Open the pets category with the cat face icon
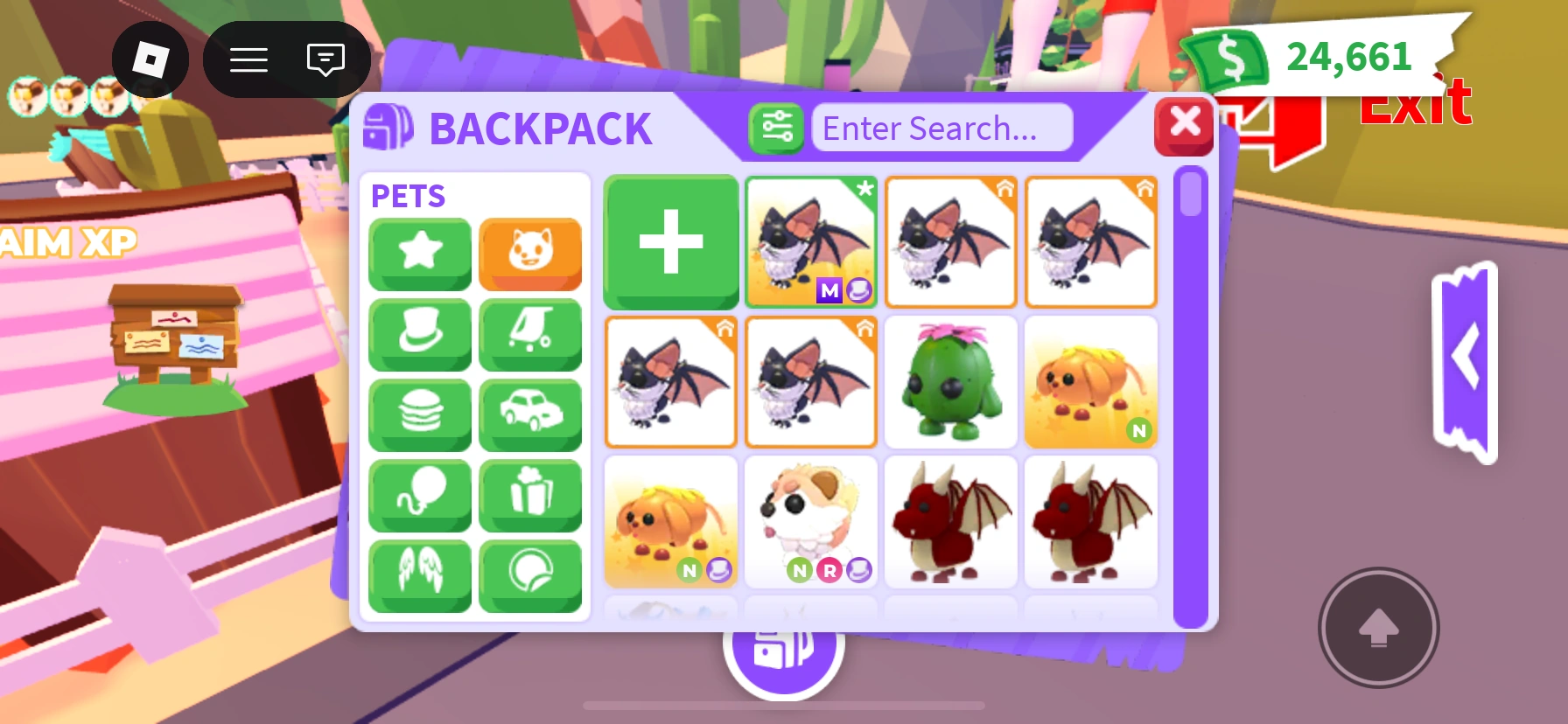The width and height of the screenshot is (1568, 724). pyautogui.click(x=530, y=254)
